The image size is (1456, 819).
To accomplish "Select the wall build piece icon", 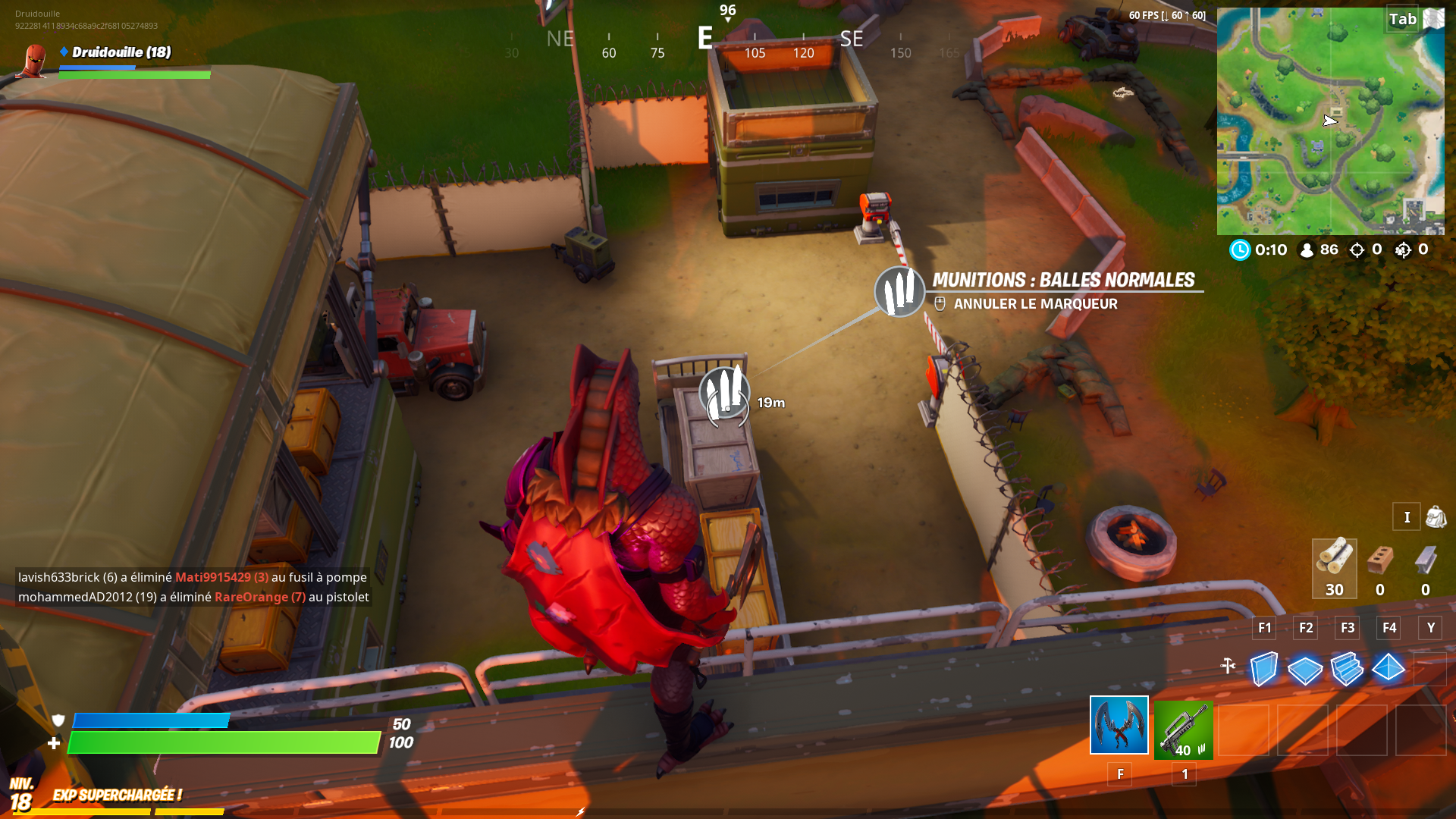I will point(1263,669).
